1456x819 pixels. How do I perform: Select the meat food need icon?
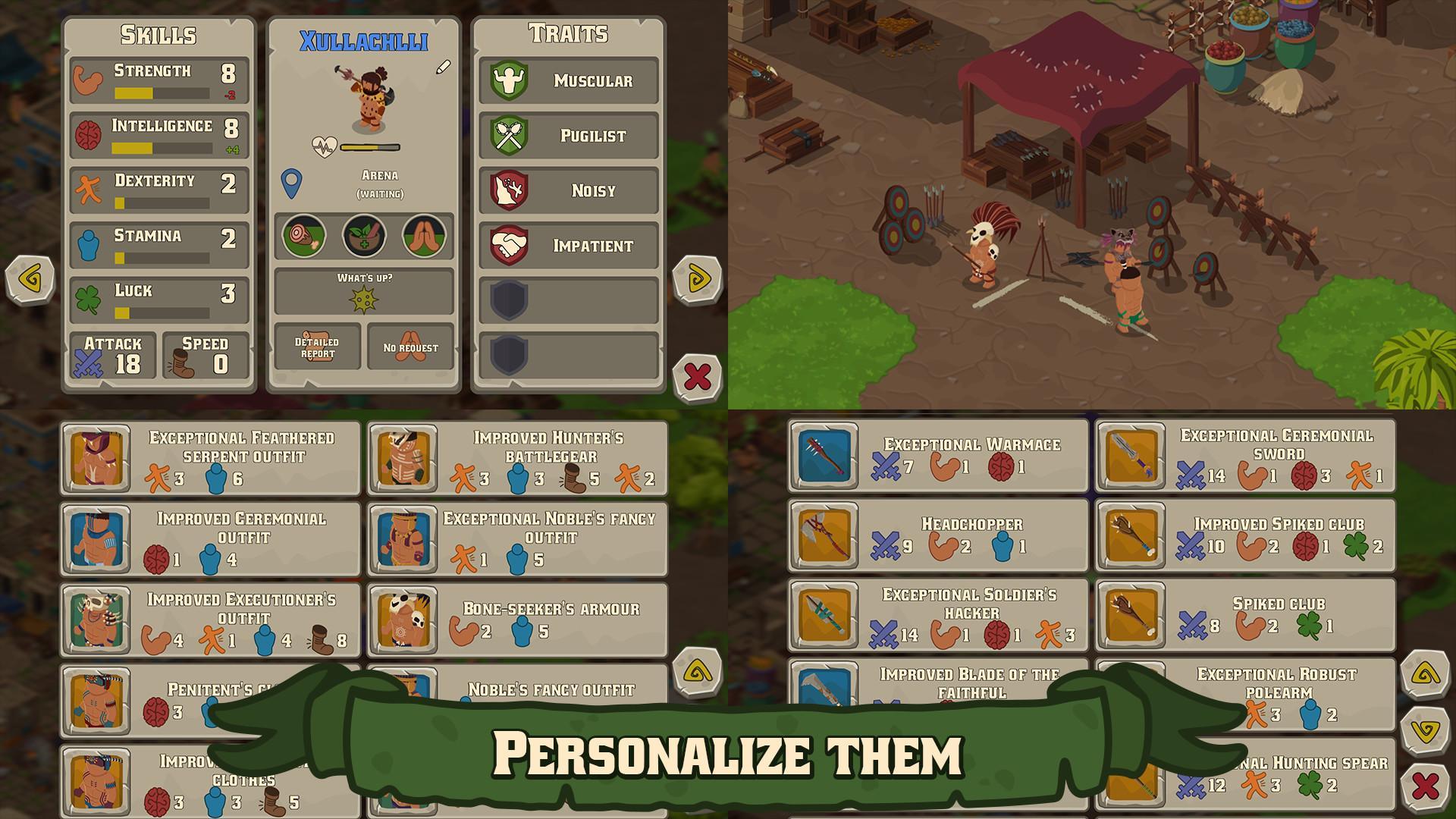pyautogui.click(x=304, y=236)
